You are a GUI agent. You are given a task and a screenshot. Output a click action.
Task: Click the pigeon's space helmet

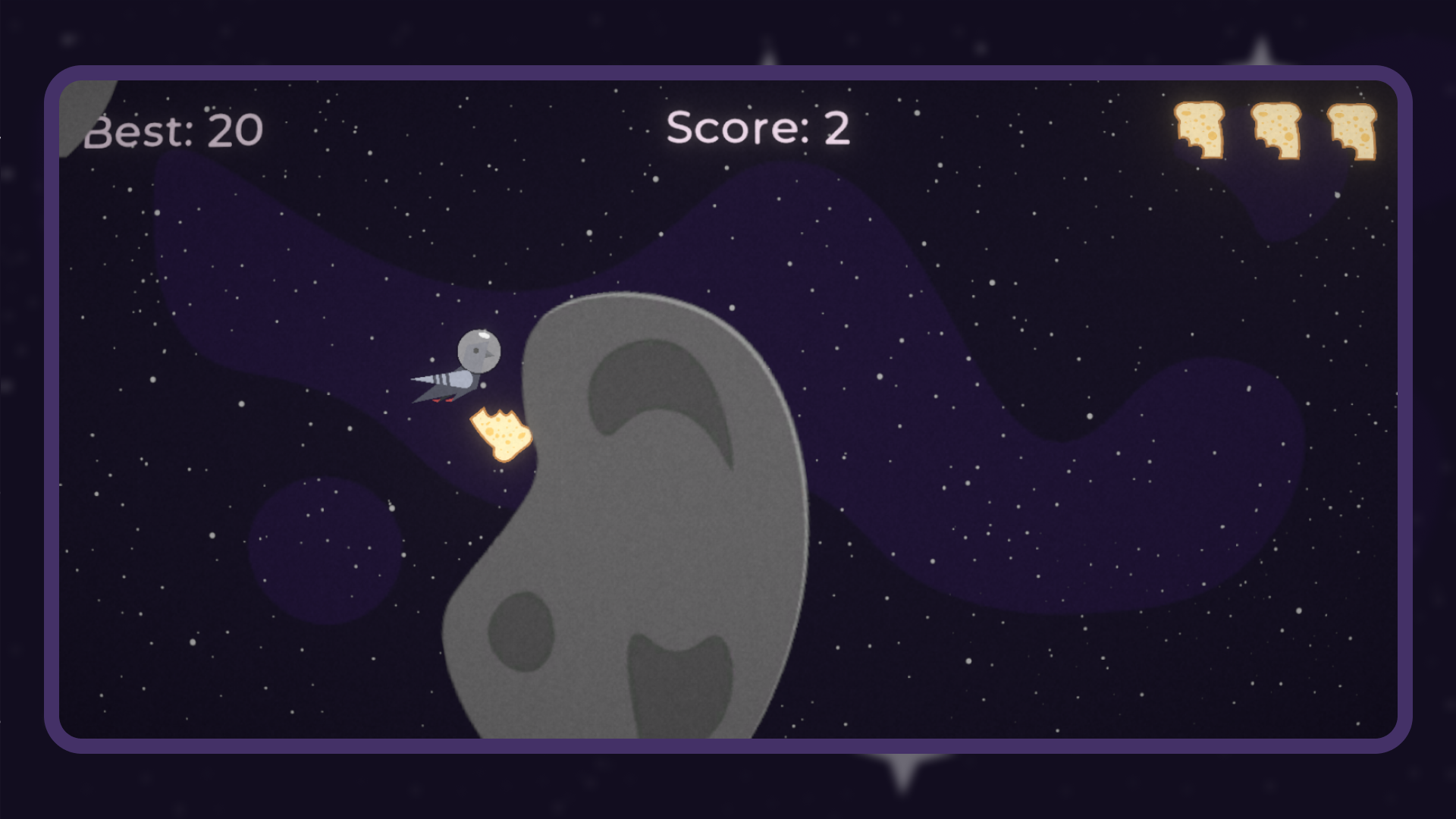(x=481, y=350)
